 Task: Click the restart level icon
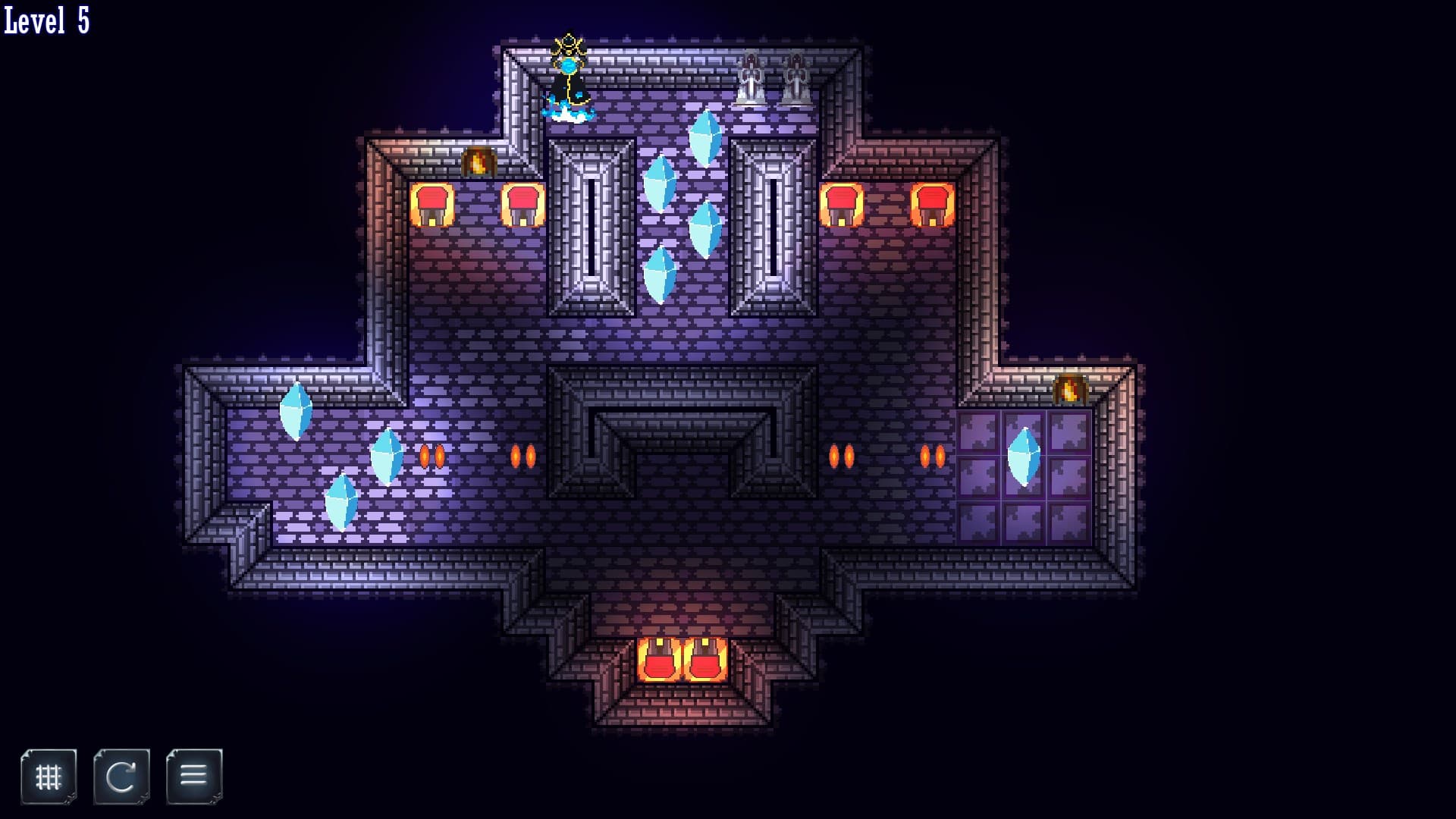coord(121,775)
